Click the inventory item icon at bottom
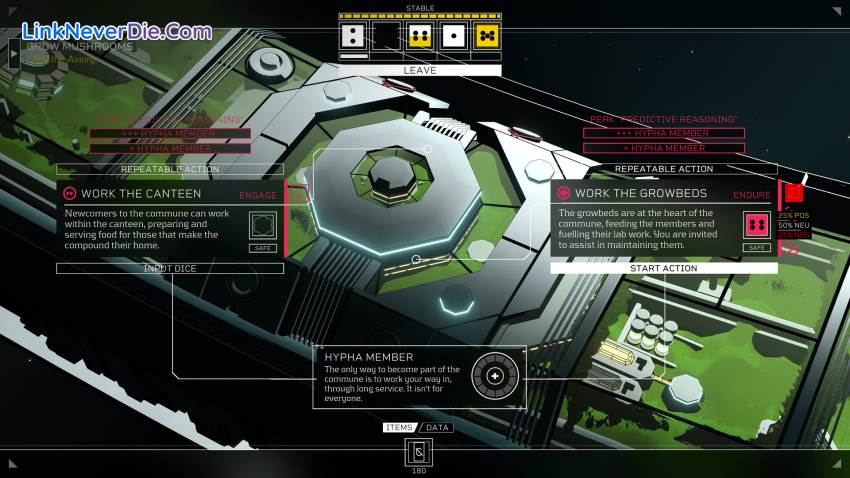The height and width of the screenshot is (478, 850). 419,452
